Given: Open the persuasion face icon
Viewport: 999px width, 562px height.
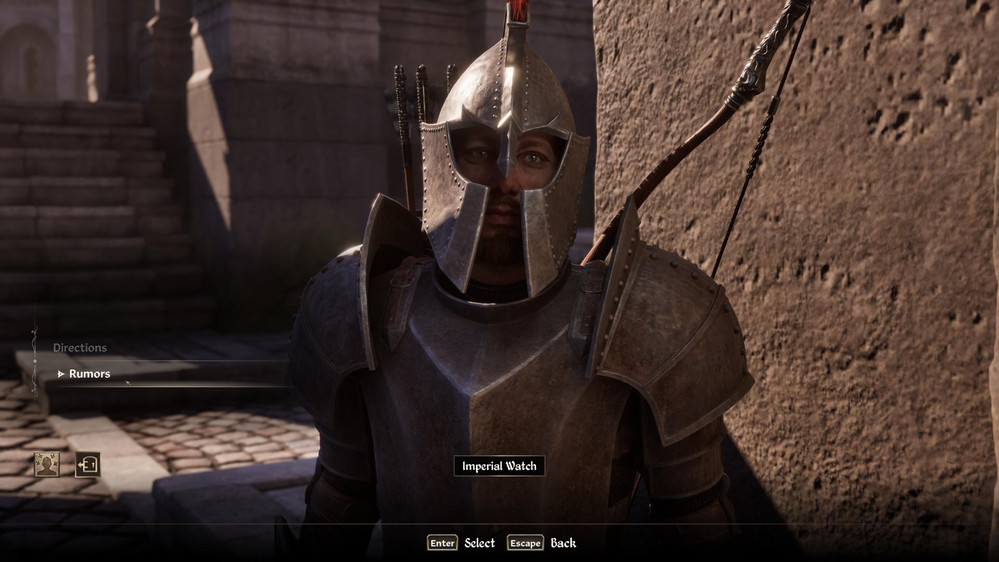Looking at the screenshot, I should (x=47, y=464).
